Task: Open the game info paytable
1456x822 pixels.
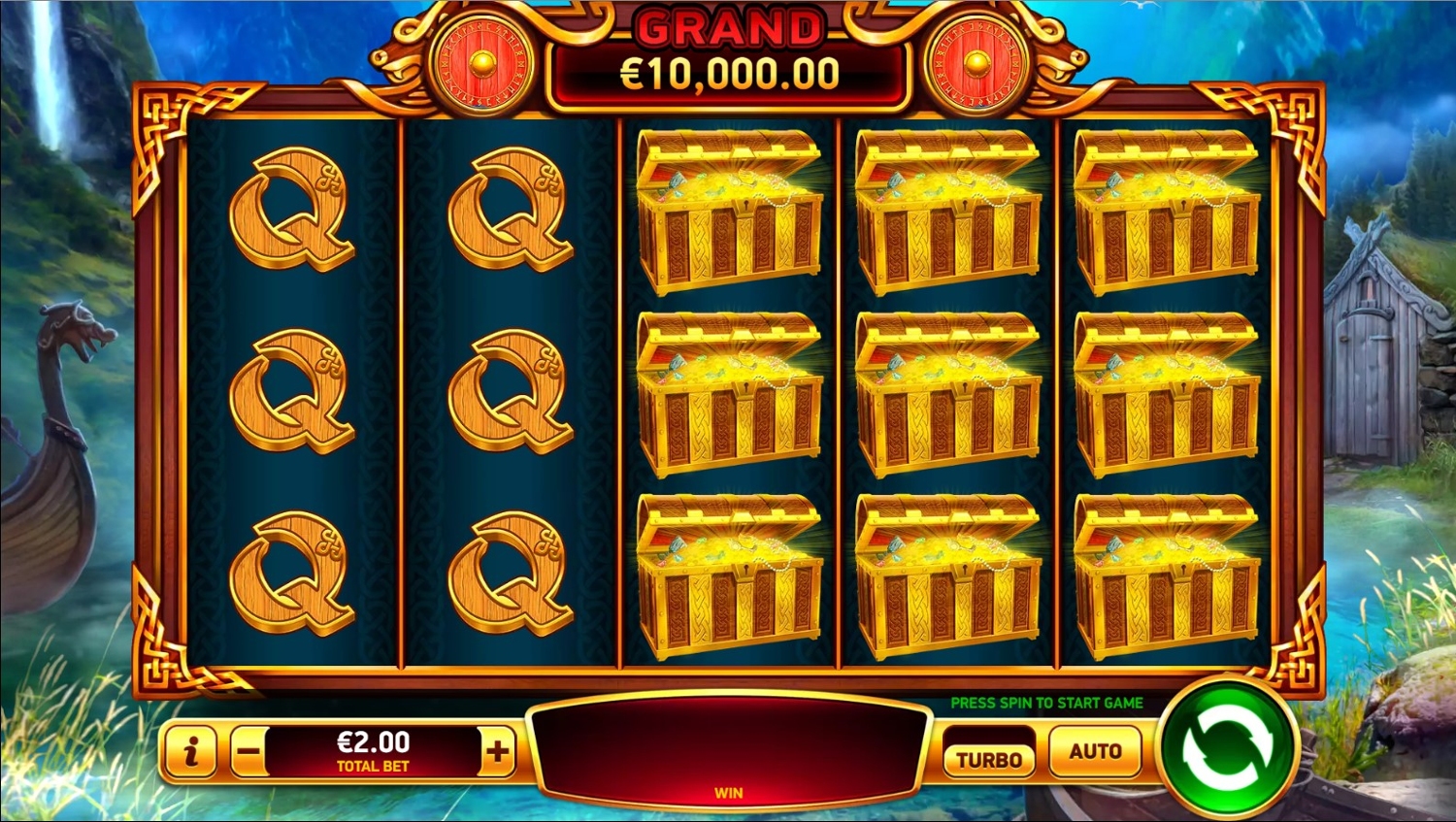Action: pyautogui.click(x=191, y=751)
